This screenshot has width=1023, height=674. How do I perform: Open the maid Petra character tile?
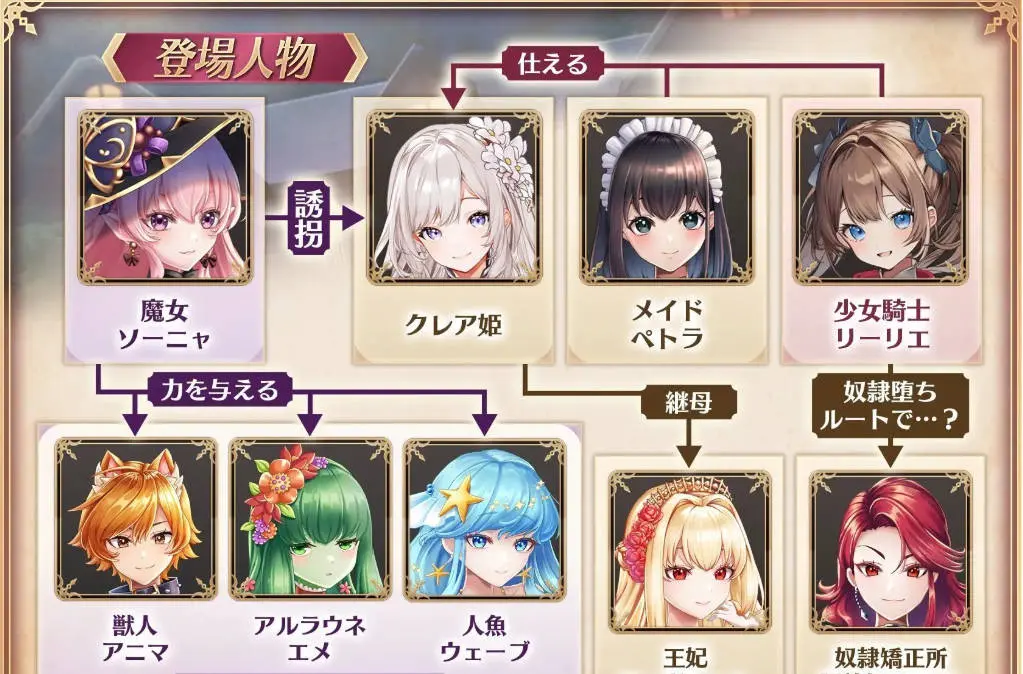[666, 198]
